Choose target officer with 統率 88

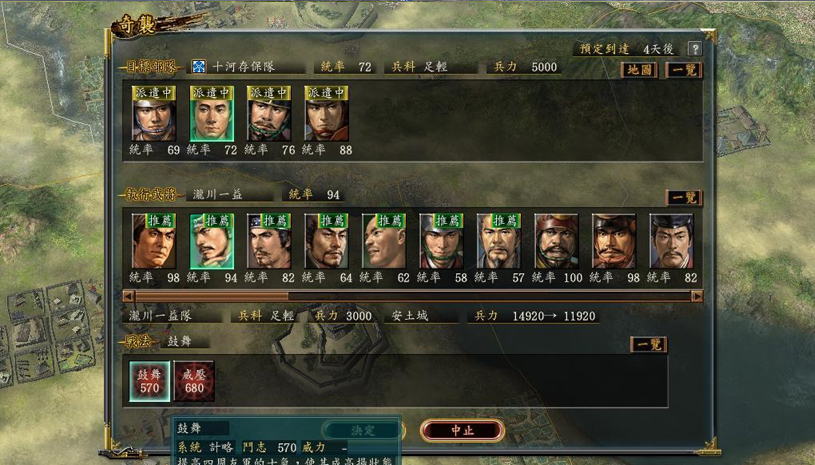(326, 113)
